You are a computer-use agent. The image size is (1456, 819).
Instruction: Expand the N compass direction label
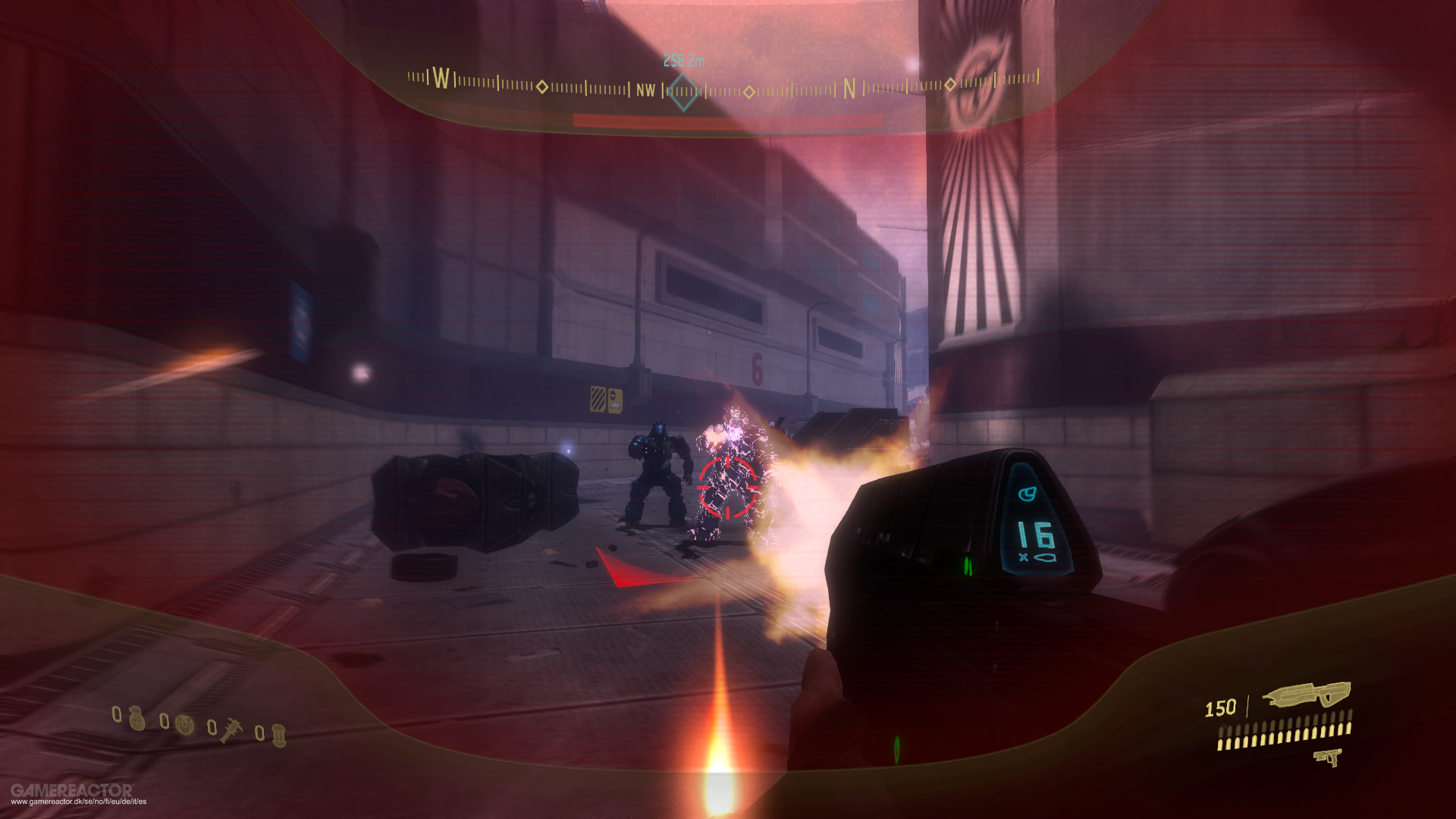(x=847, y=86)
